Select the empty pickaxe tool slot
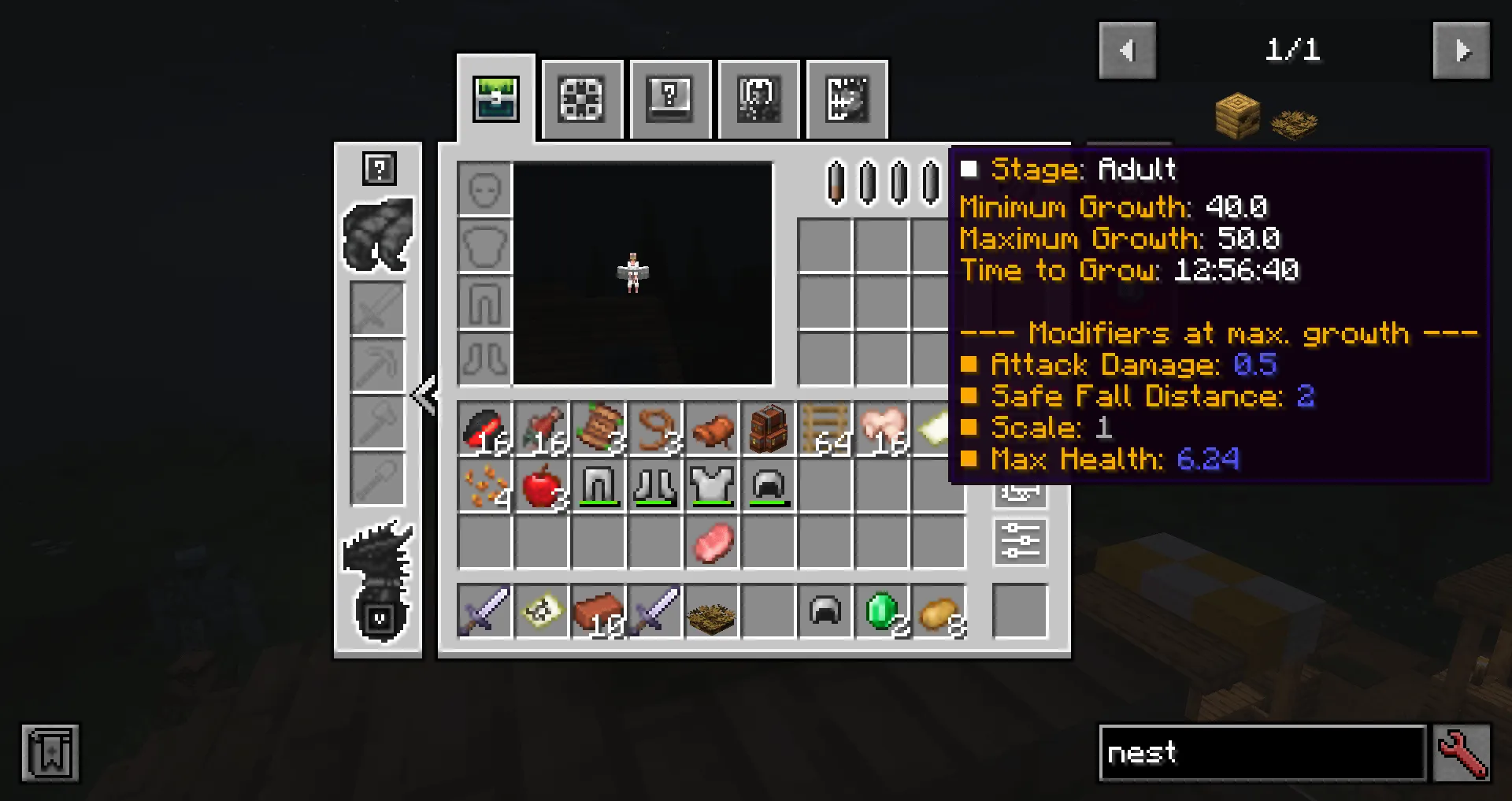Image resolution: width=1512 pixels, height=801 pixels. [x=378, y=362]
